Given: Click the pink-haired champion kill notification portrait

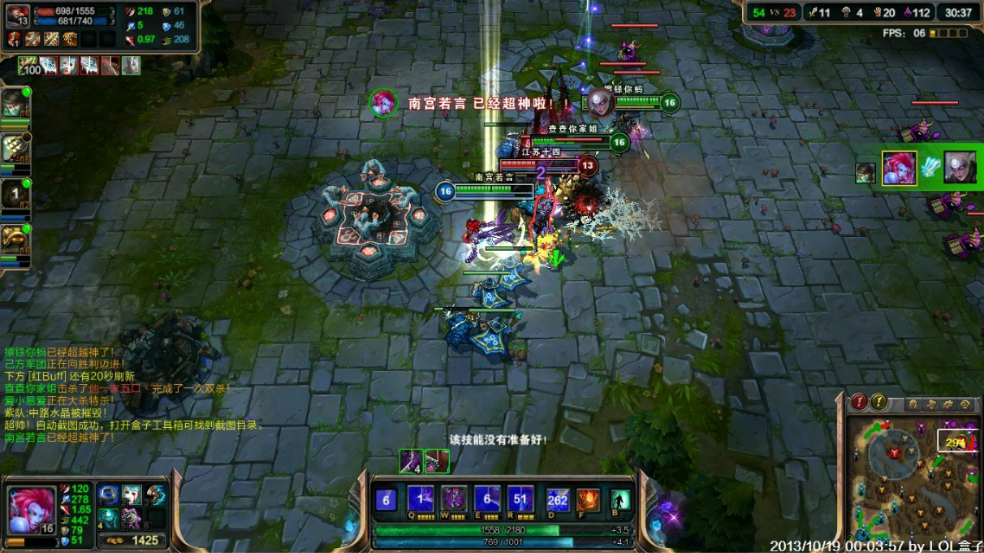Looking at the screenshot, I should coord(382,102).
